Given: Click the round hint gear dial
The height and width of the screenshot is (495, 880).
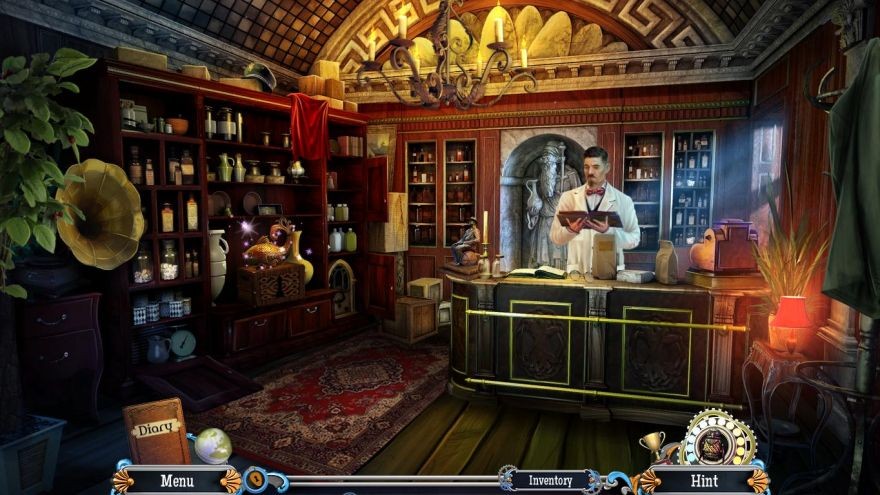Looking at the screenshot, I should coord(717,437).
